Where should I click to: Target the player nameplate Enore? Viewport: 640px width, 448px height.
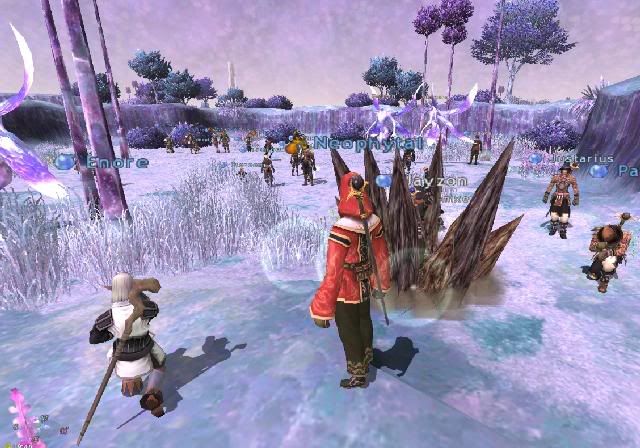[117, 162]
